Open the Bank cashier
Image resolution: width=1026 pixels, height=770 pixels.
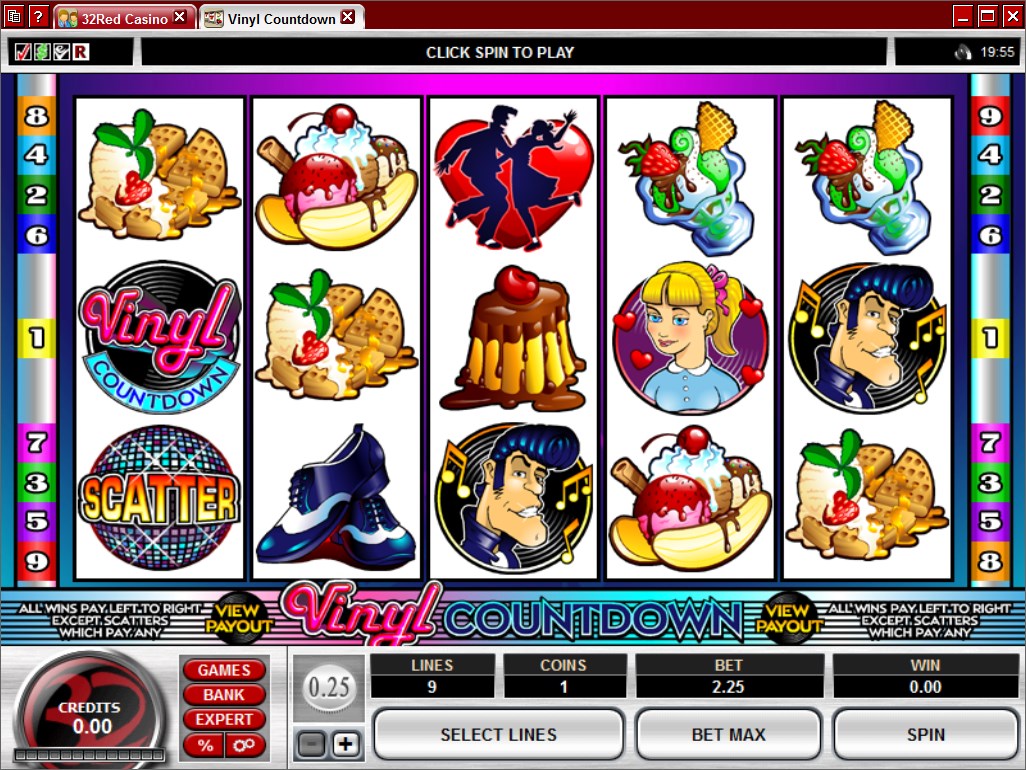pos(223,694)
